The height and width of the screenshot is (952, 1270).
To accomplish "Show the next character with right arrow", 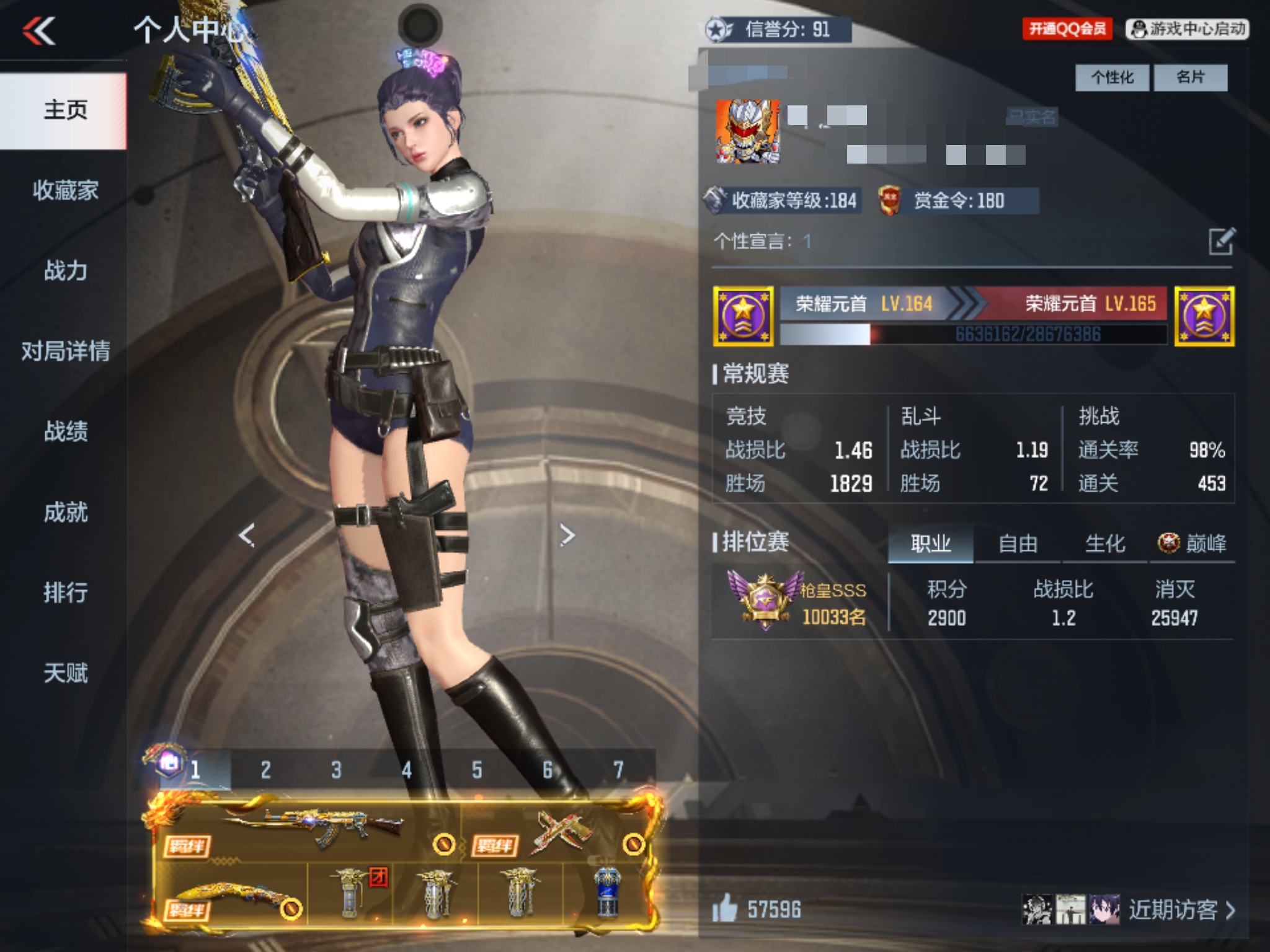I will click(567, 535).
